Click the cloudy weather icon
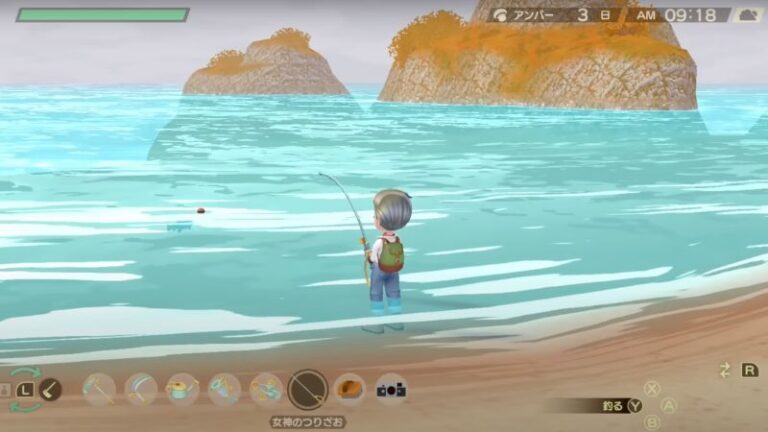The image size is (768, 432). click(x=746, y=15)
